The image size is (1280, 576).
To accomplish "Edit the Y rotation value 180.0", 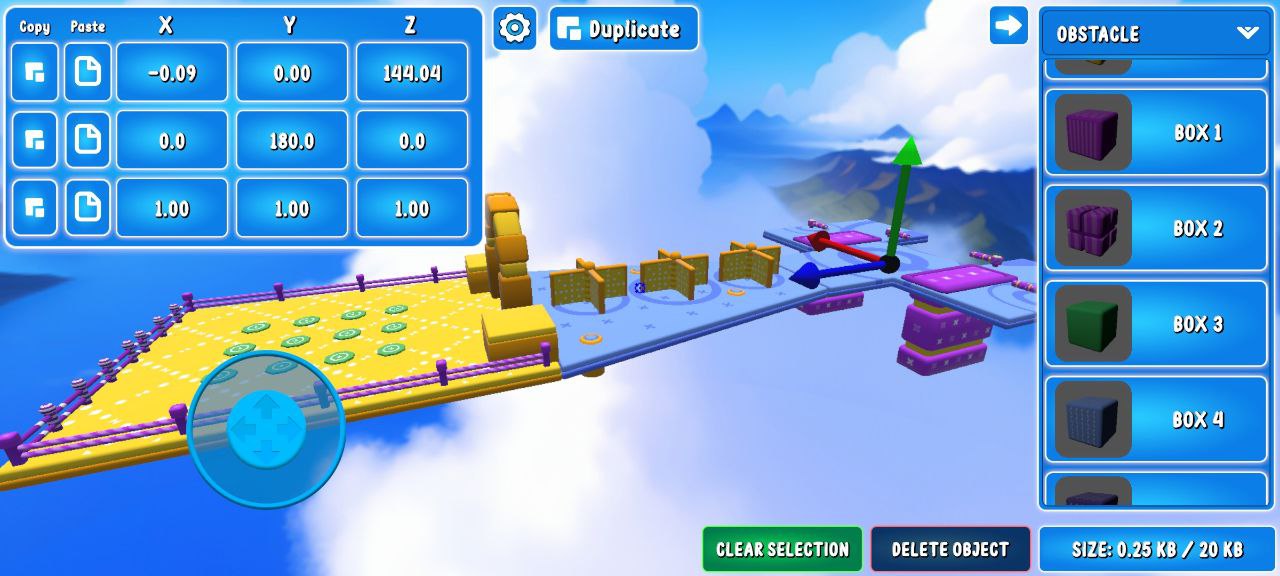I will pos(292,141).
